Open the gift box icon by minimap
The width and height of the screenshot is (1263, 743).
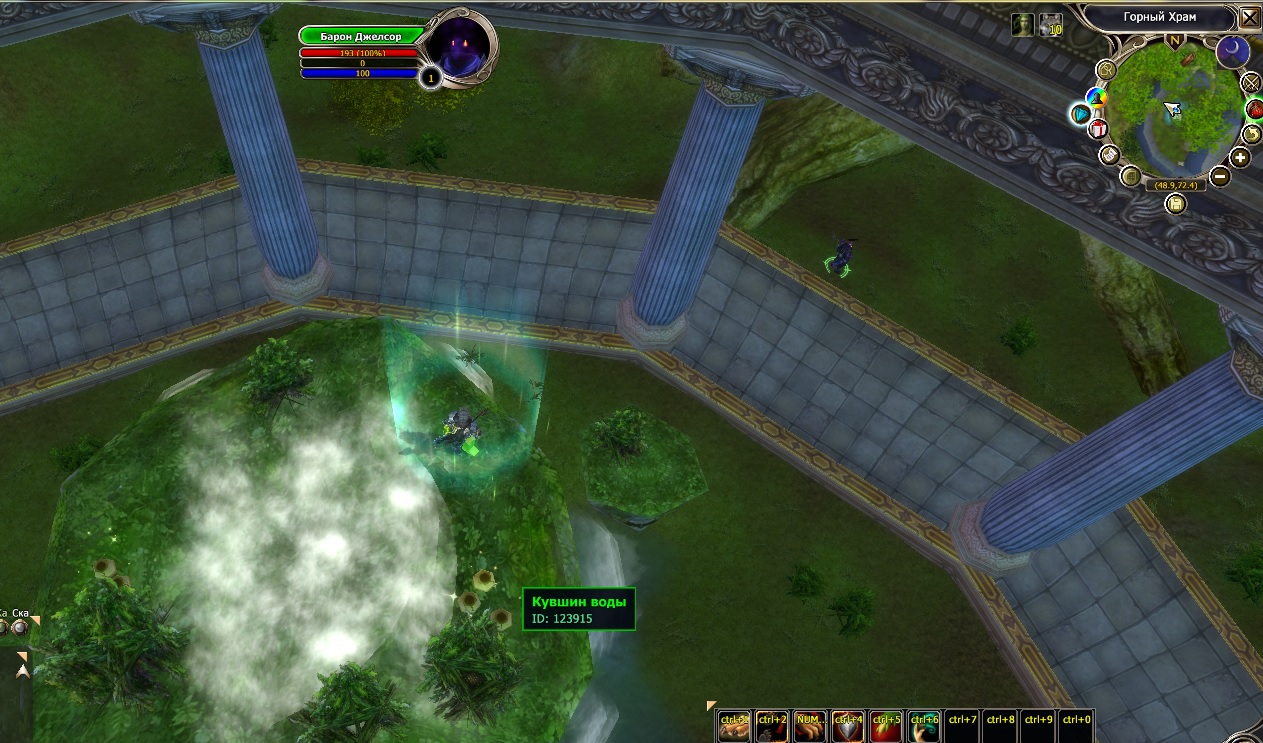[x=1098, y=129]
